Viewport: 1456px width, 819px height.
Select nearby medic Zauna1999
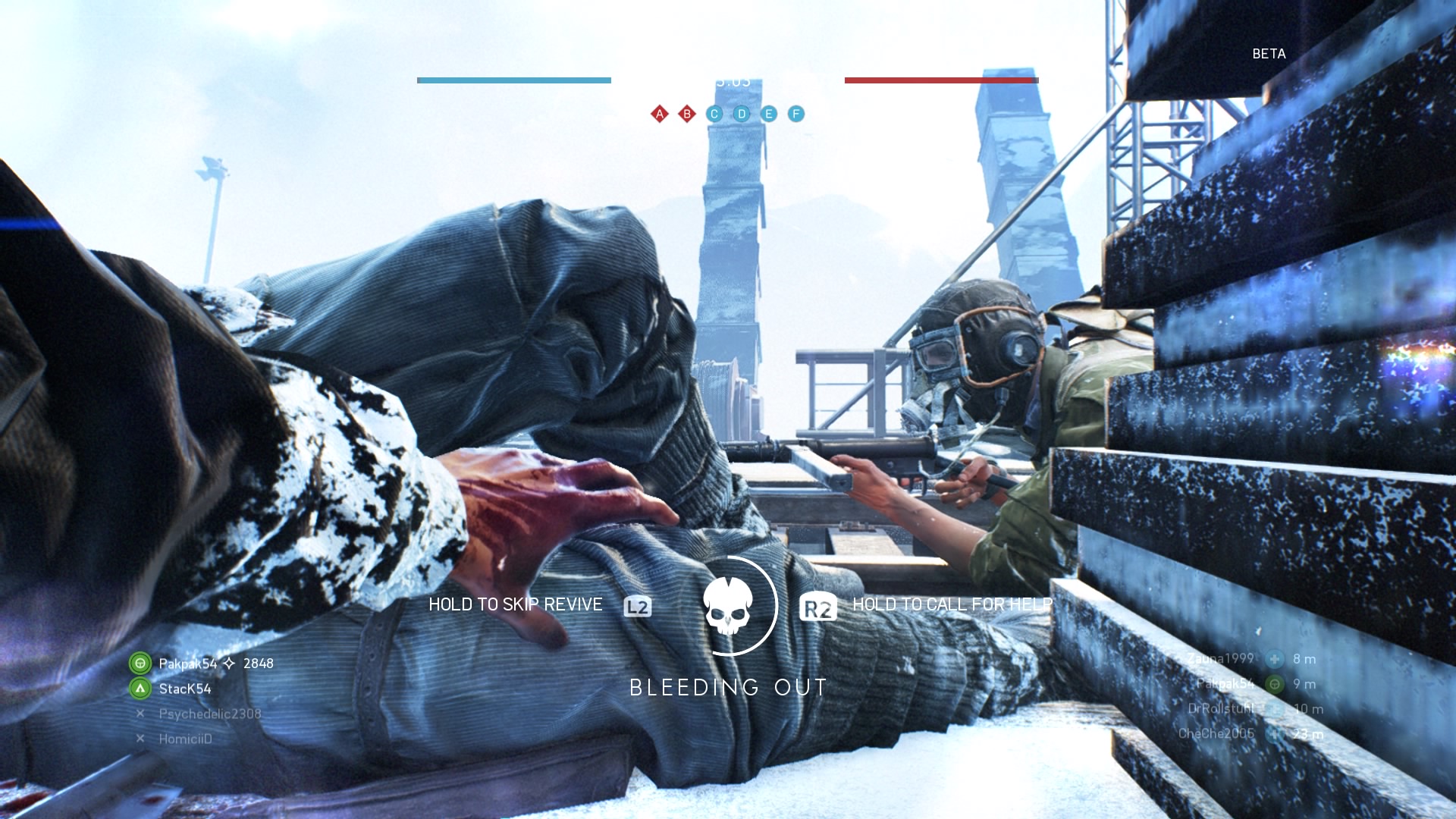point(1220,658)
